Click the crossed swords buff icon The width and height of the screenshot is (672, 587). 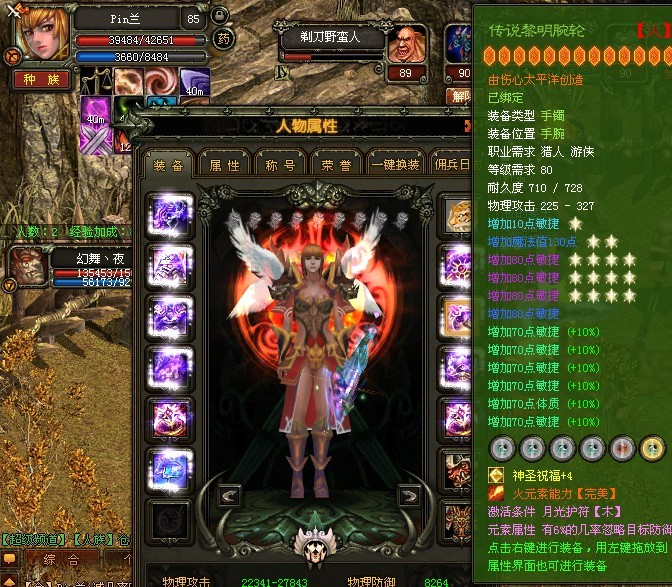(x=97, y=142)
